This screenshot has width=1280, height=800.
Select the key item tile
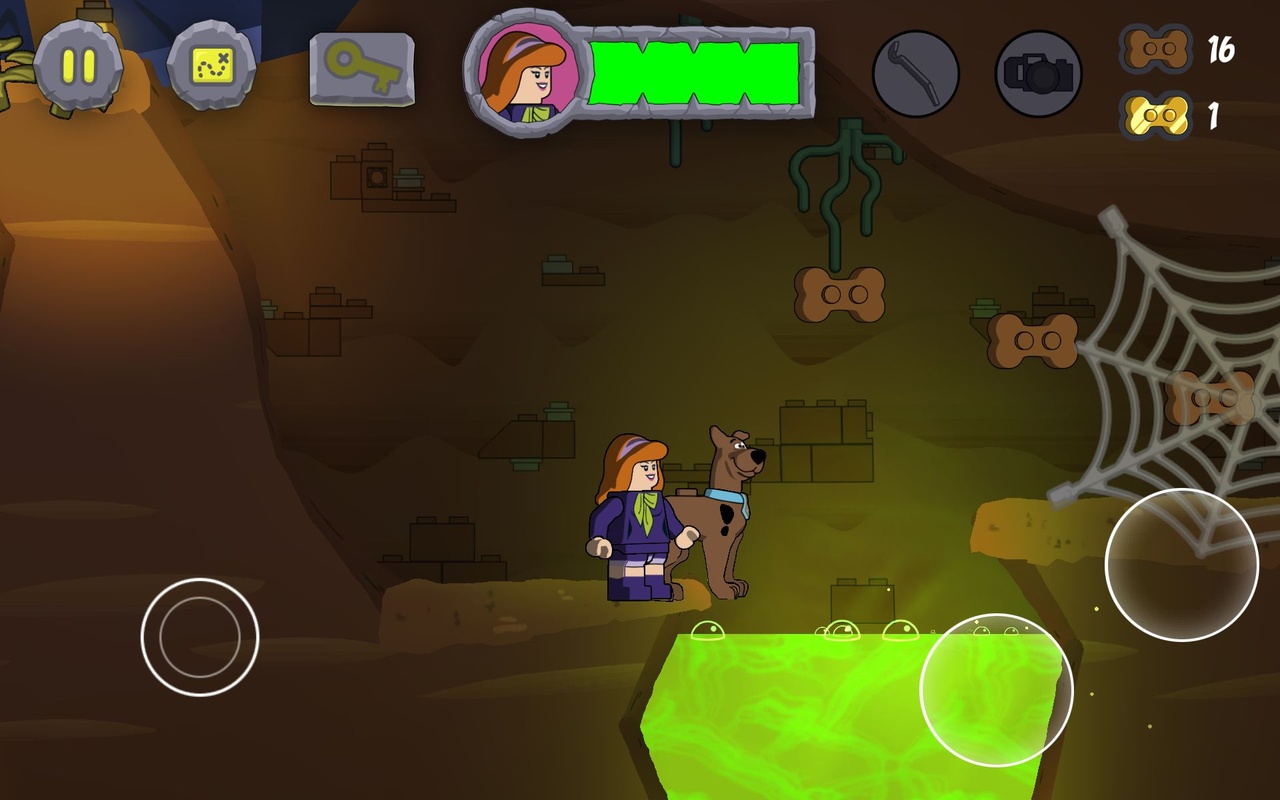[x=362, y=69]
